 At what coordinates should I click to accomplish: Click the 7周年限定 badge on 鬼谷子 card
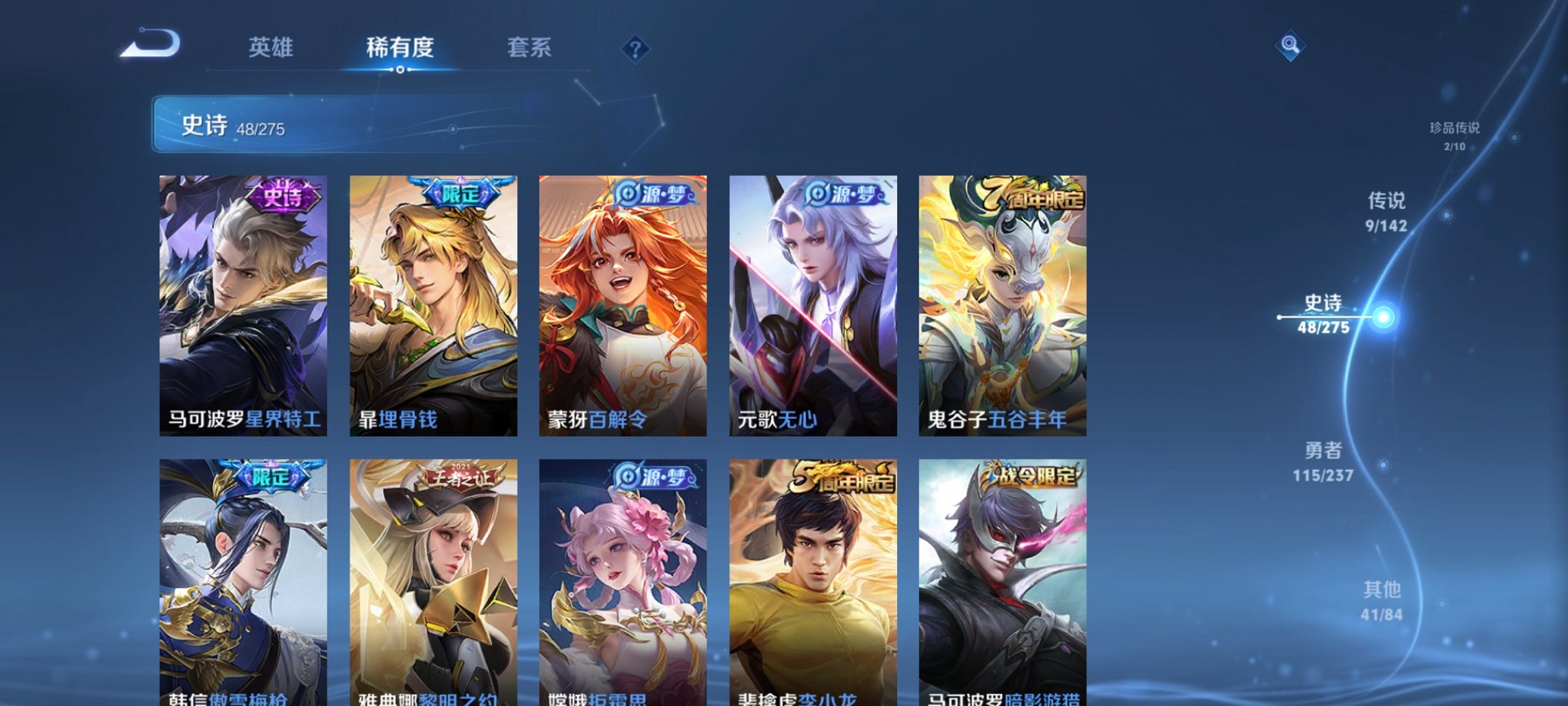pyautogui.click(x=1034, y=197)
